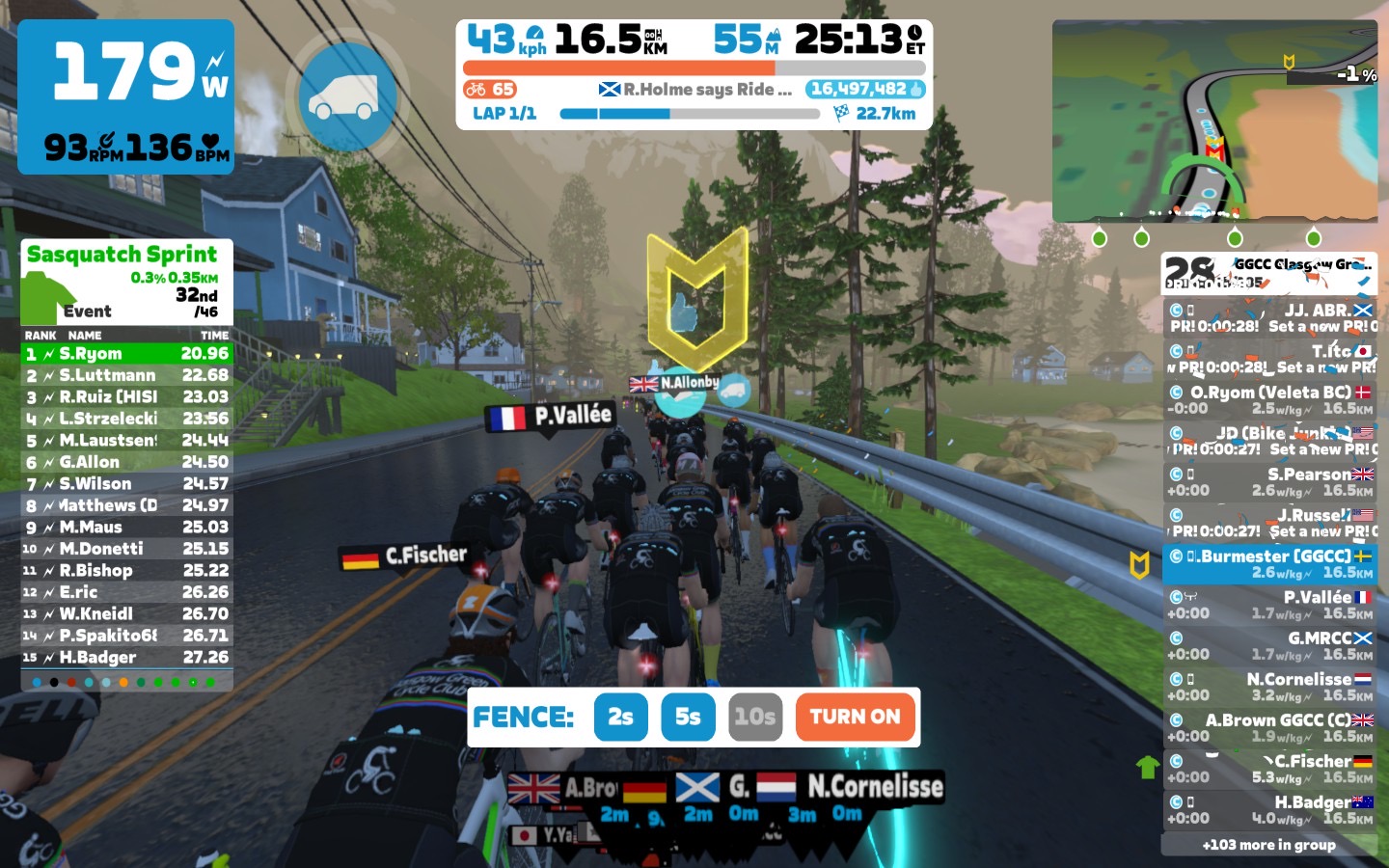Viewport: 1389px width, 868px height.
Task: Set the fence to 2s
Action: (620, 717)
